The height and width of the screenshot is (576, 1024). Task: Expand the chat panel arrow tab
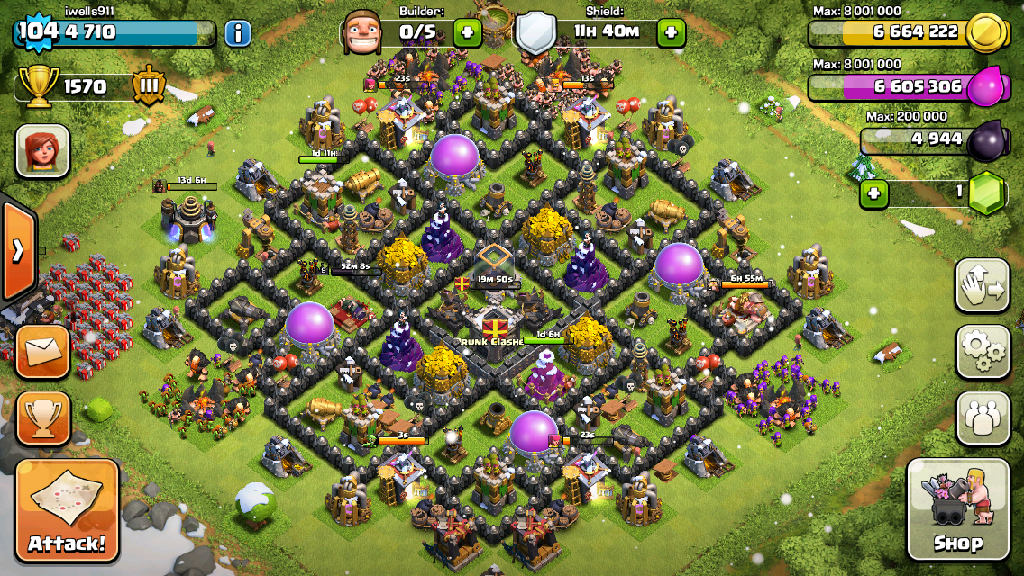pos(18,250)
